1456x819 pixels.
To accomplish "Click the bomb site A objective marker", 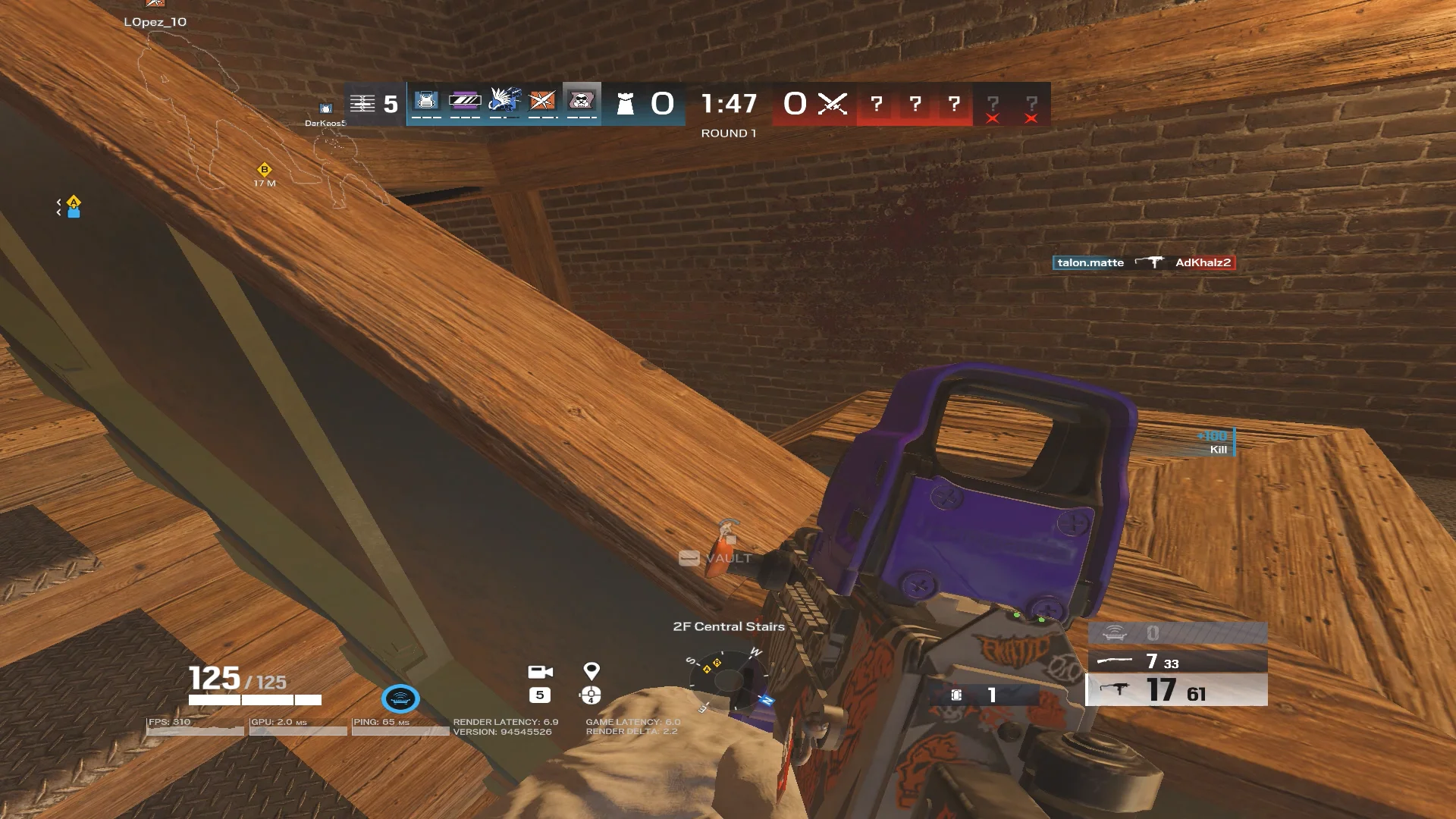I will click(74, 203).
